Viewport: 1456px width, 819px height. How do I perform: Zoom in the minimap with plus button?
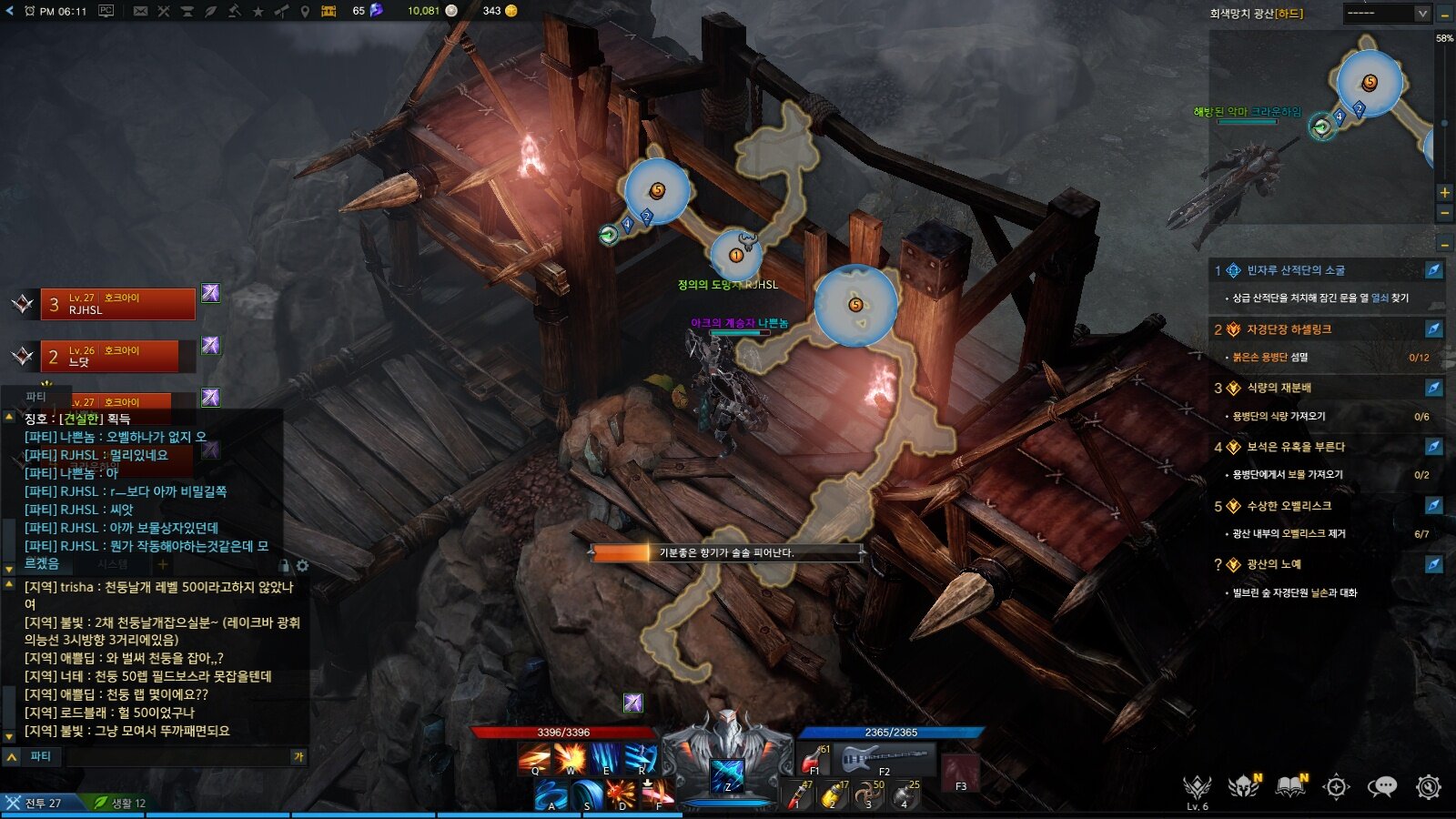[x=1444, y=193]
